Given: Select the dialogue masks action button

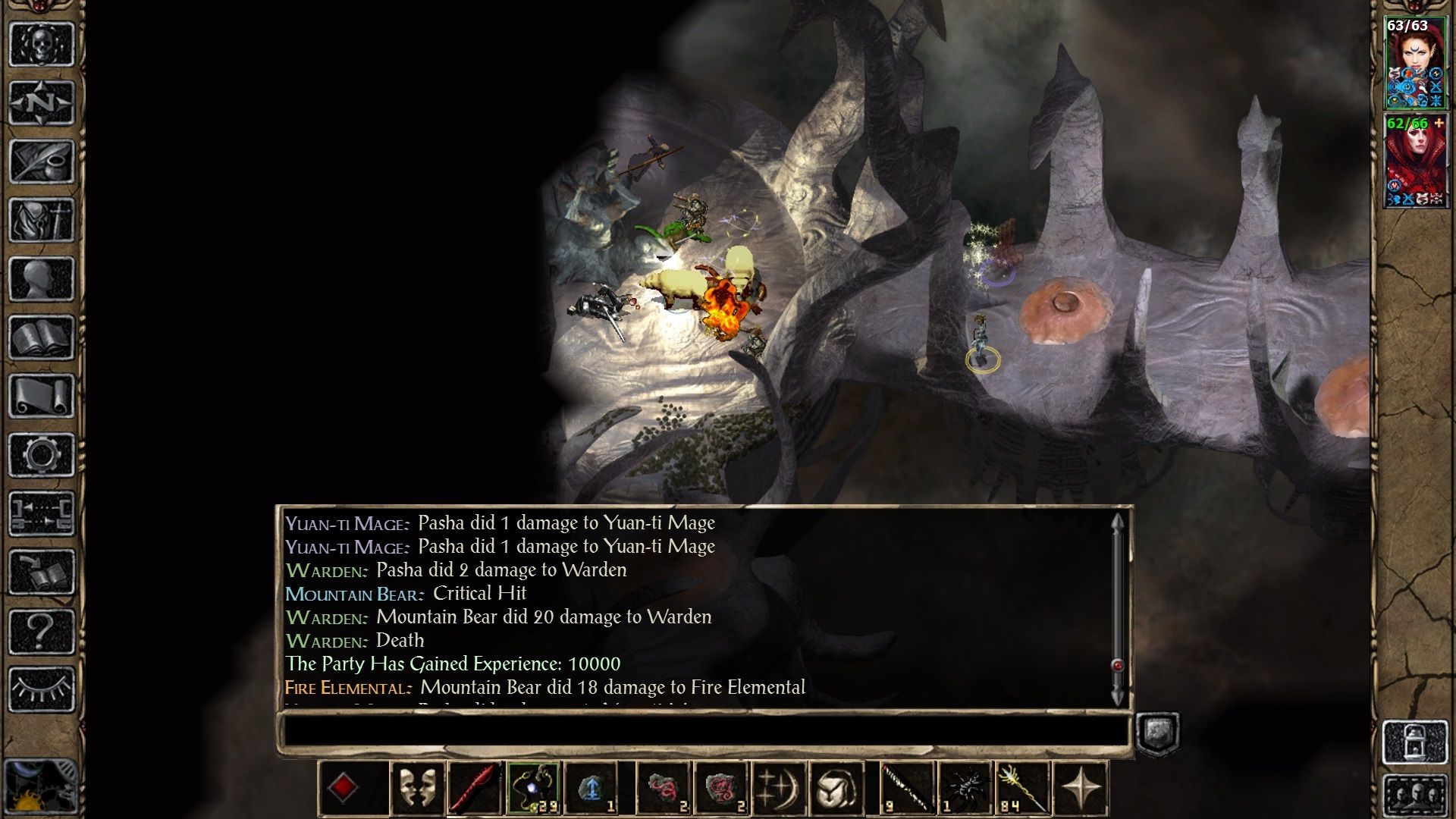Looking at the screenshot, I should 419,789.
